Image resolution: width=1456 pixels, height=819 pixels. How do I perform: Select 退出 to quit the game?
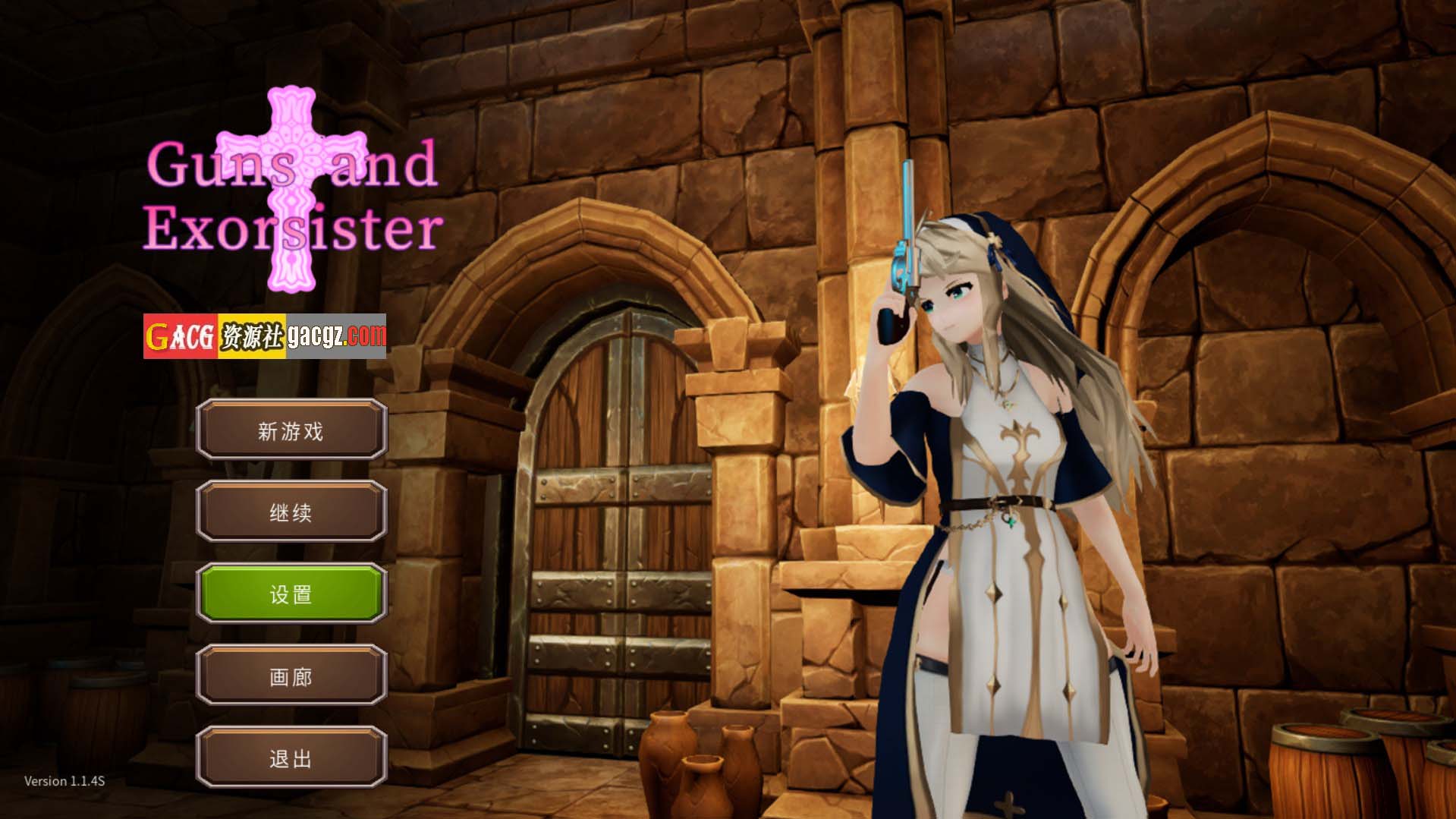[x=291, y=758]
